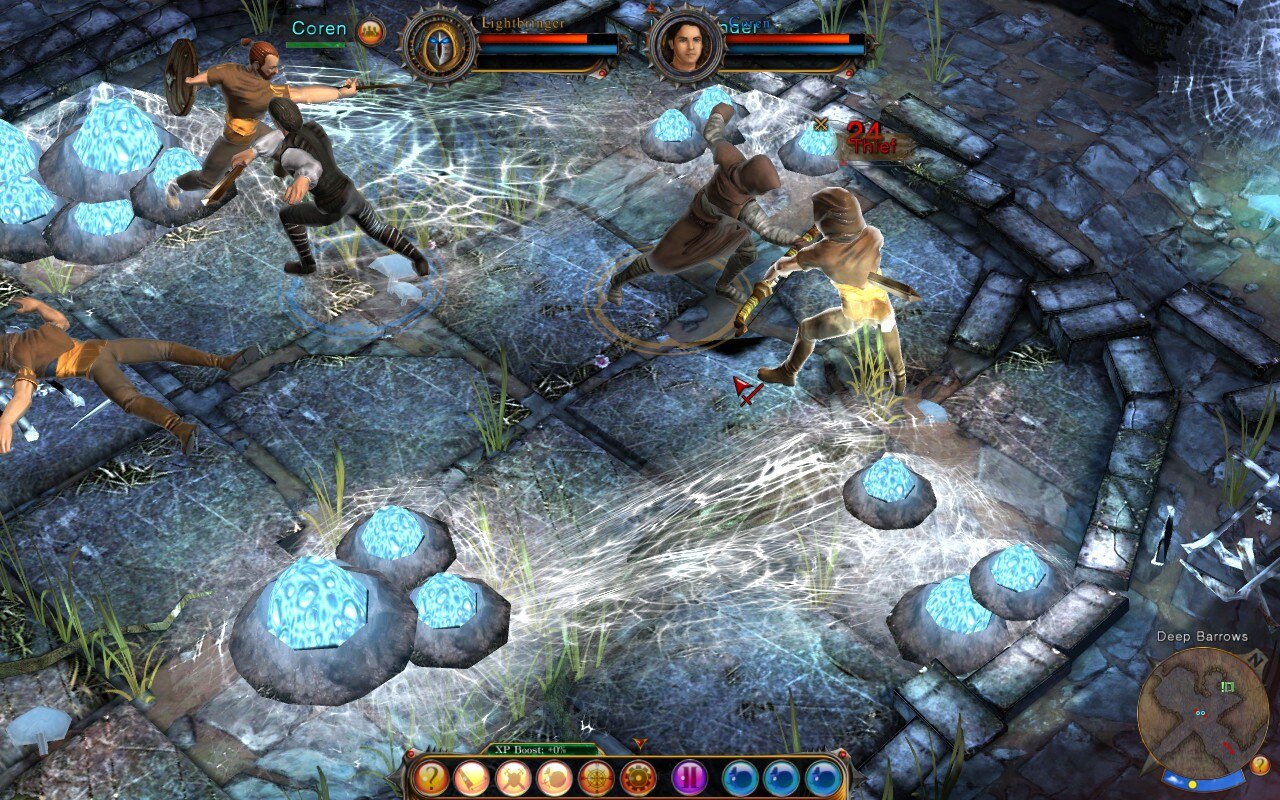Open the crossed weapons and shield icon

point(513,777)
